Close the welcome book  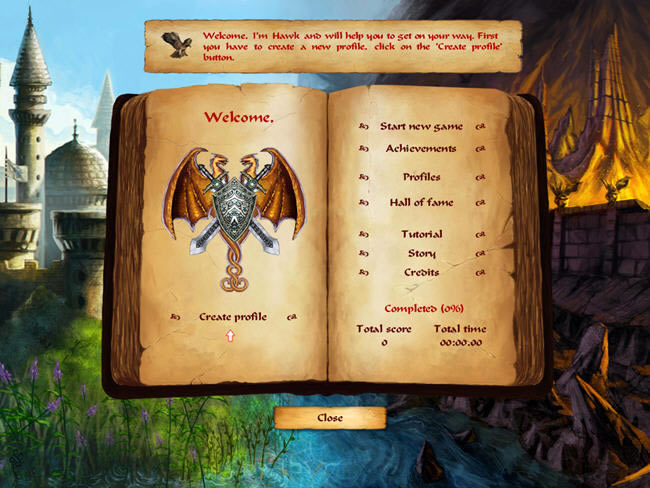[x=329, y=418]
